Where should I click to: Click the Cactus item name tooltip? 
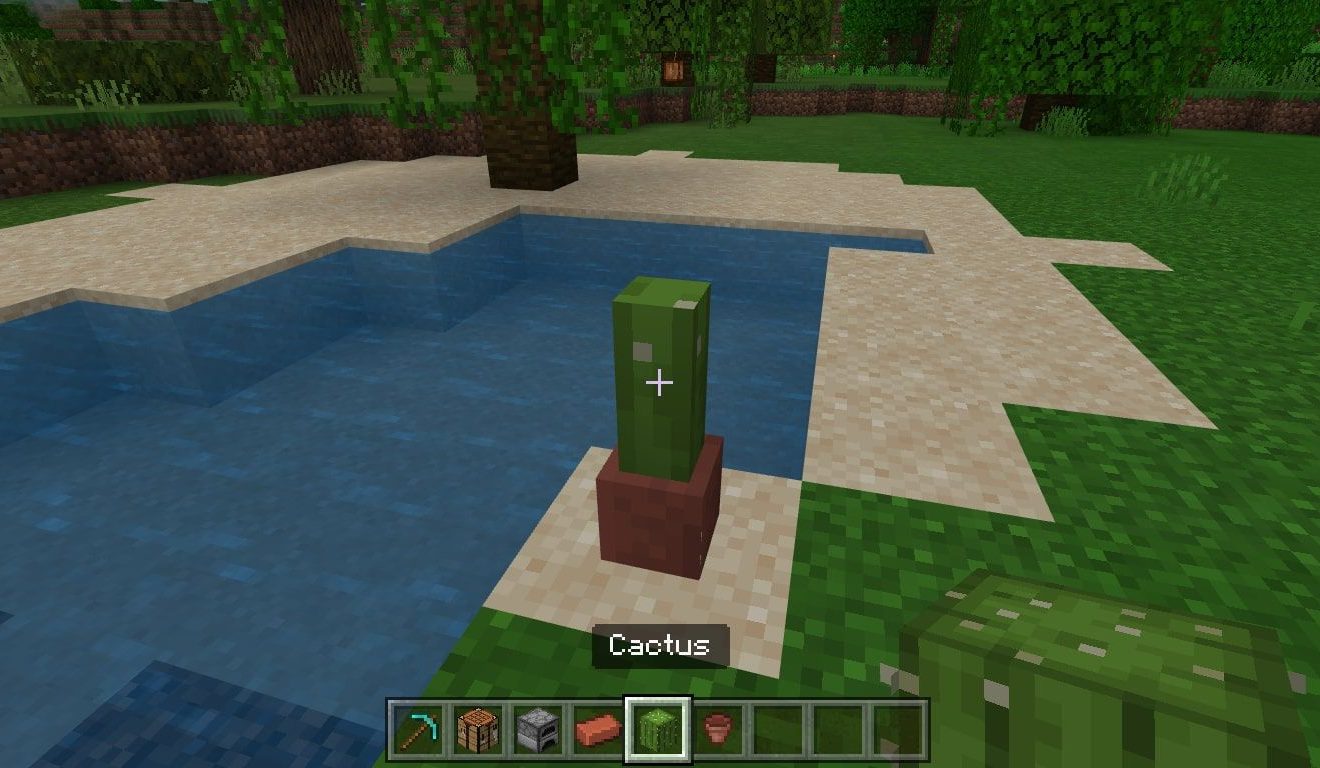661,646
